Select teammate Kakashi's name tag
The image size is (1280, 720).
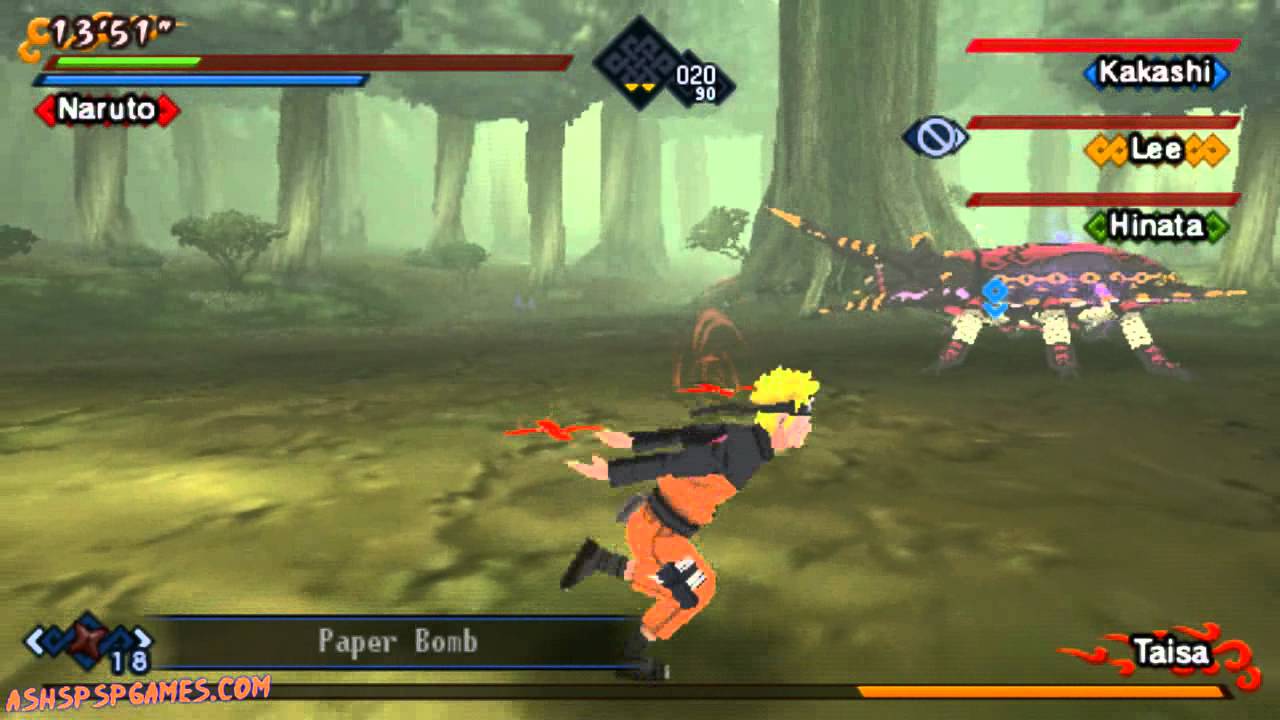[1156, 72]
